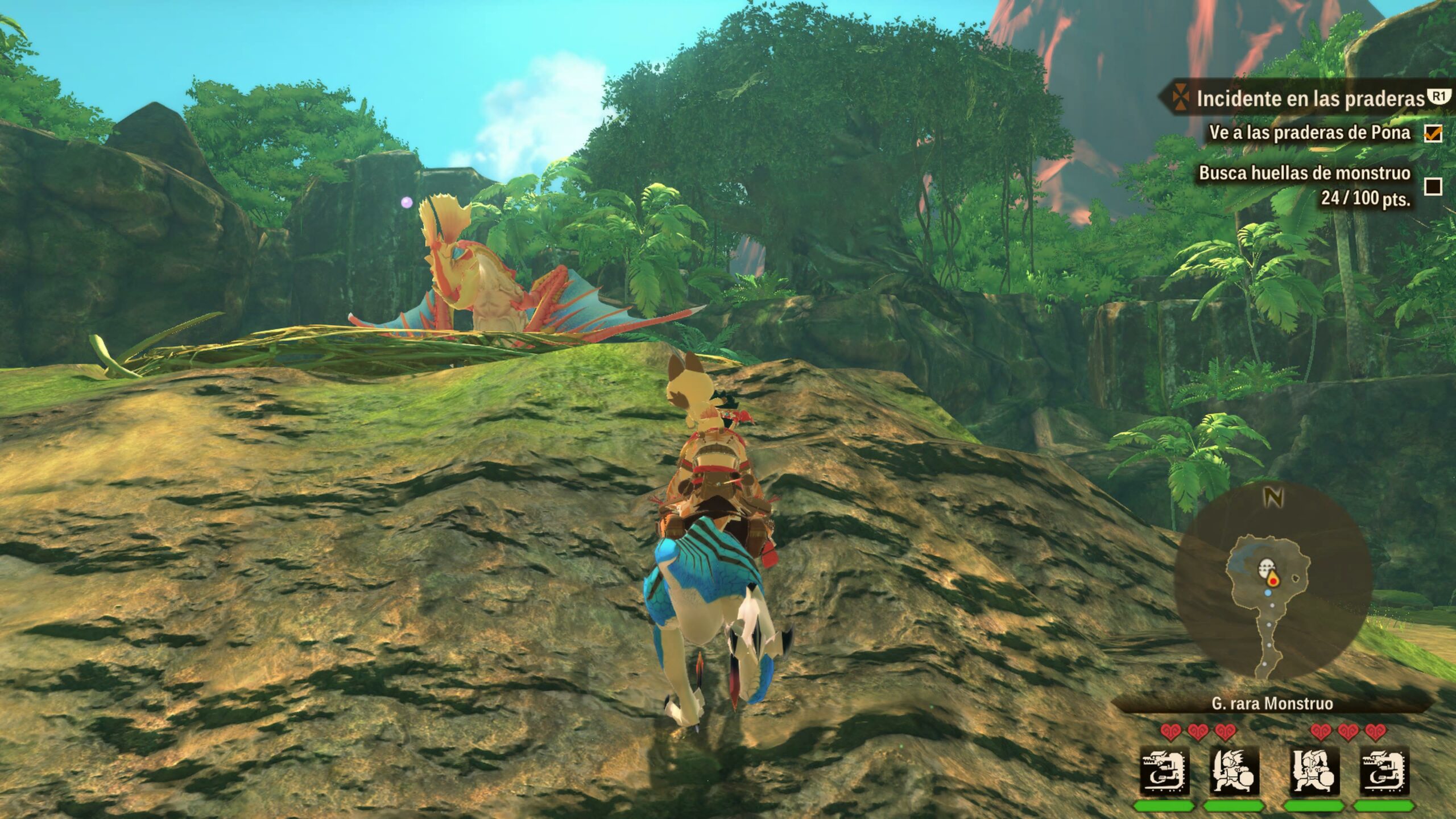Click the white egg nest marker on minimap

point(1265,566)
